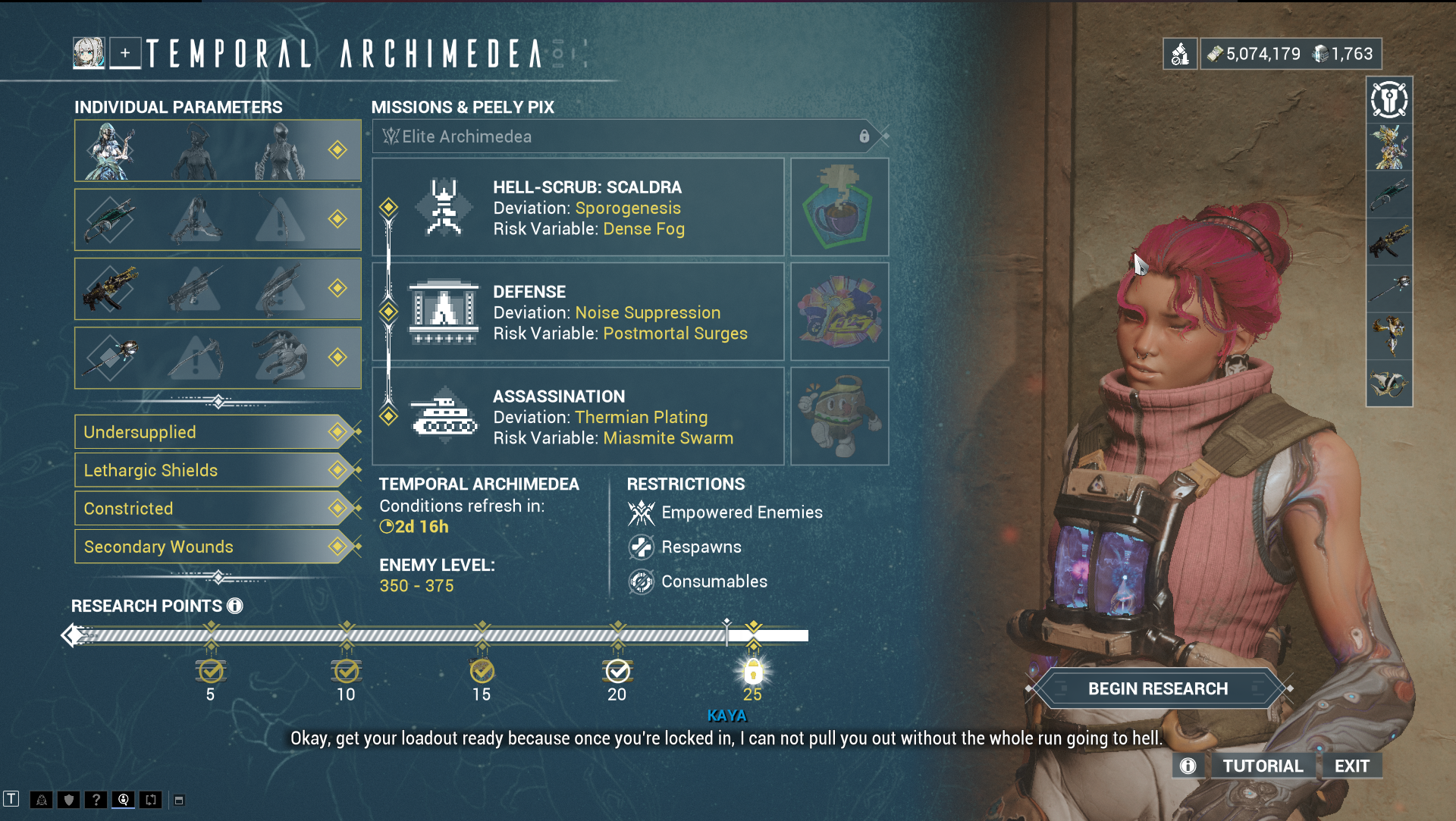1456x821 pixels.
Task: Select the warframe parameter row
Action: coord(218,150)
